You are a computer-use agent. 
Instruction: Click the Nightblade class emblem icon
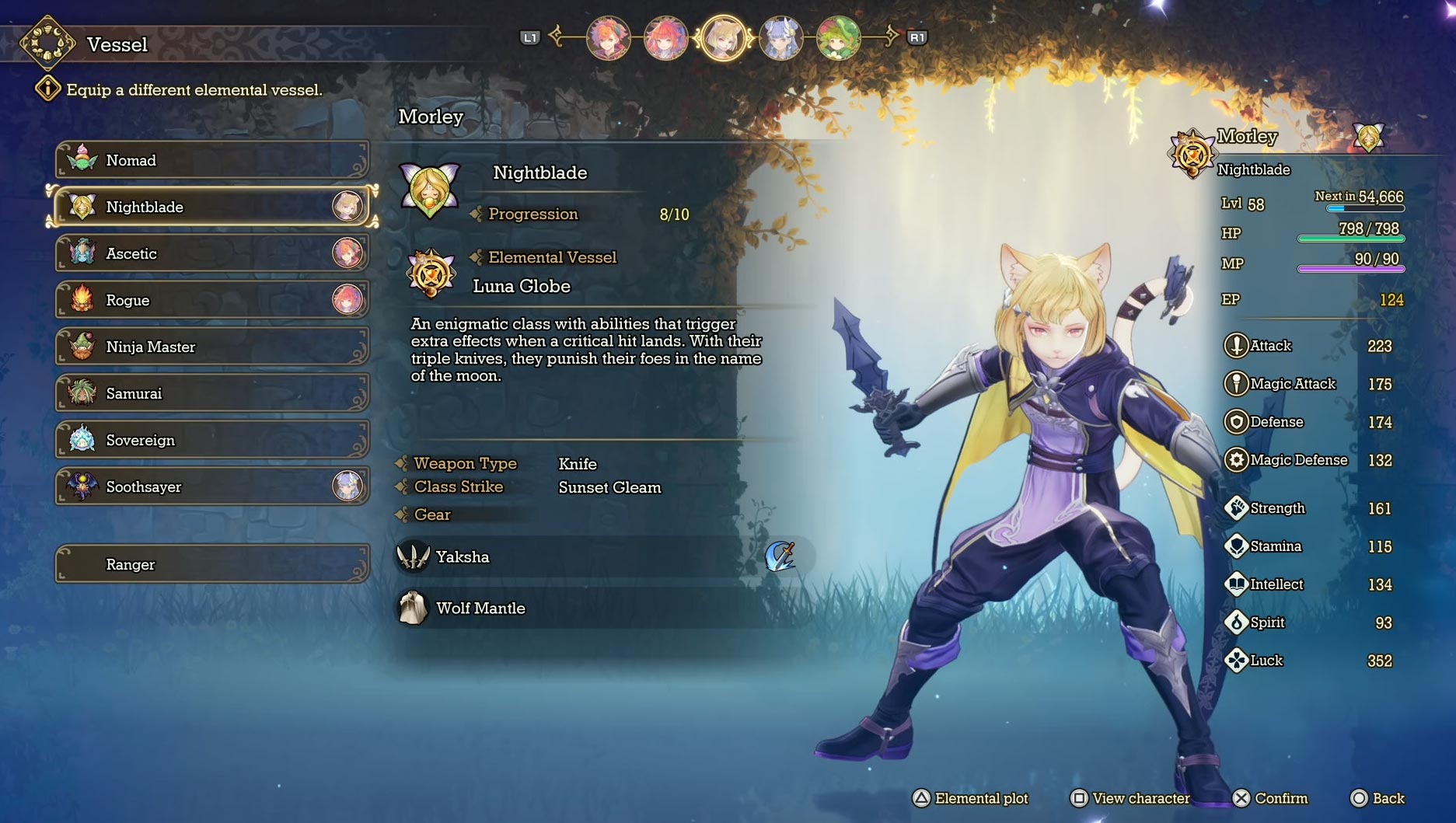pyautogui.click(x=430, y=188)
